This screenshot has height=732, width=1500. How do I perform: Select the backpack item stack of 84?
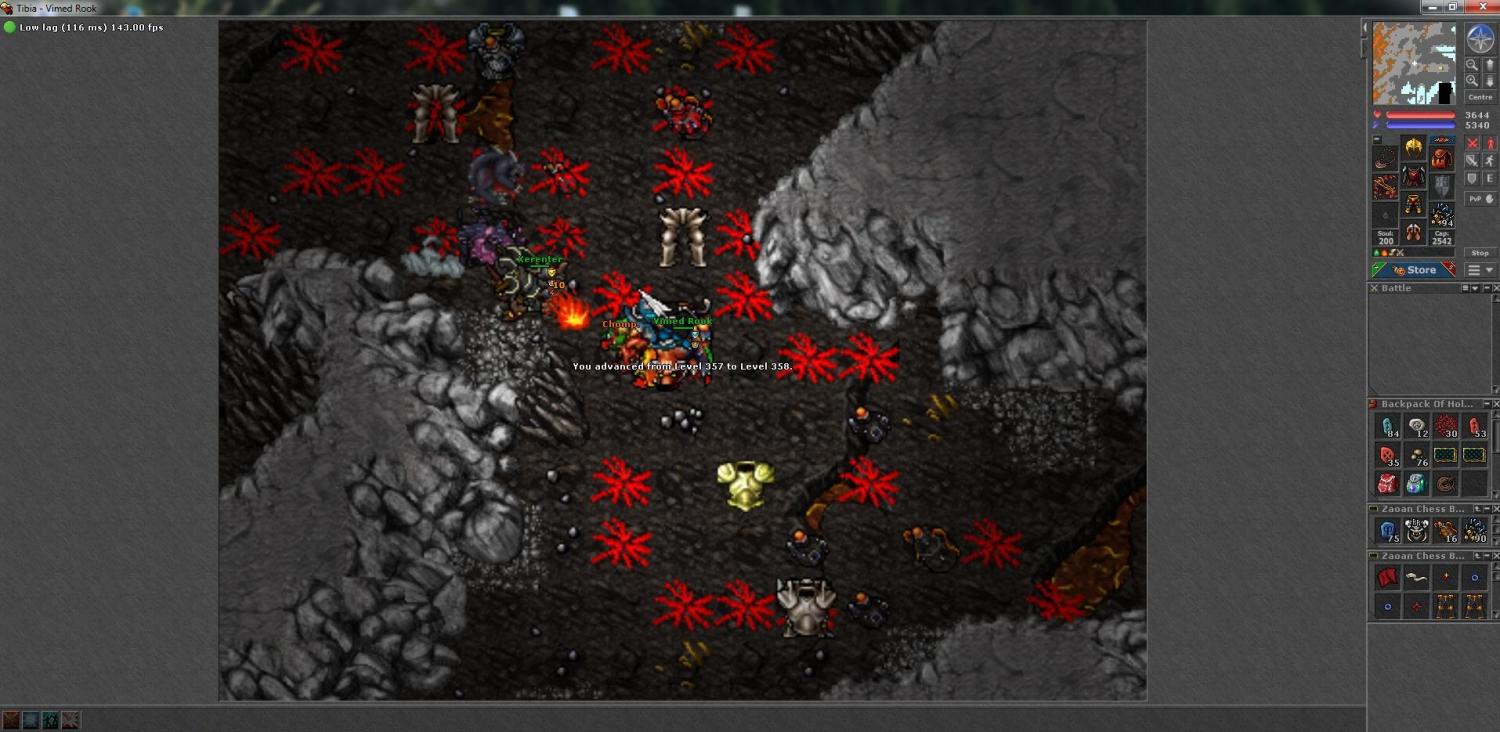click(1387, 427)
